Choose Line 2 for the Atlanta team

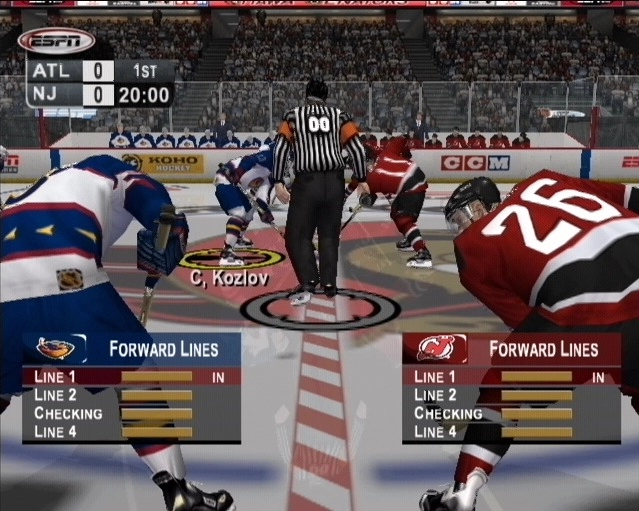coord(131,395)
